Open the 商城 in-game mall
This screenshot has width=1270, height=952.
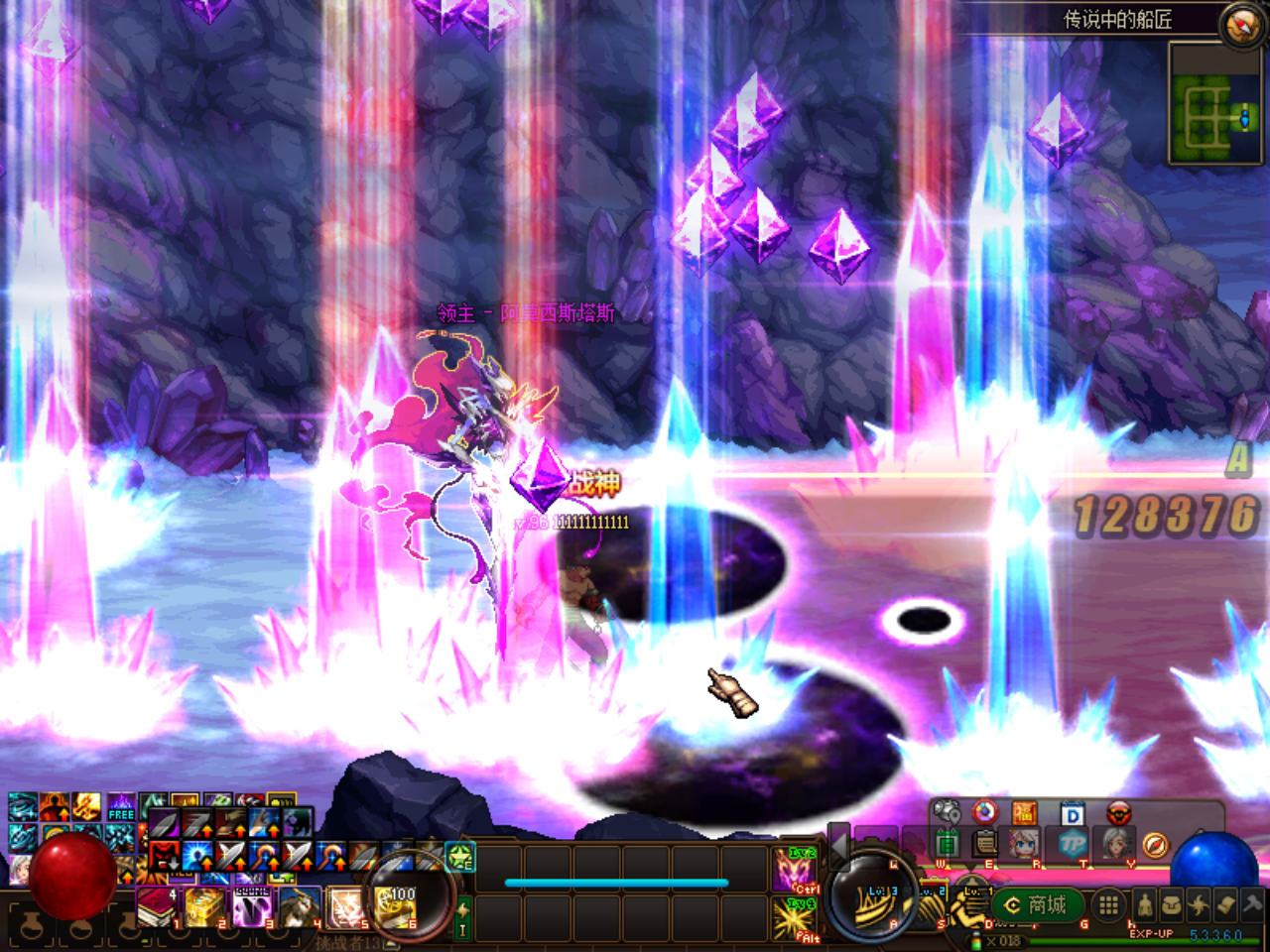[1038, 905]
